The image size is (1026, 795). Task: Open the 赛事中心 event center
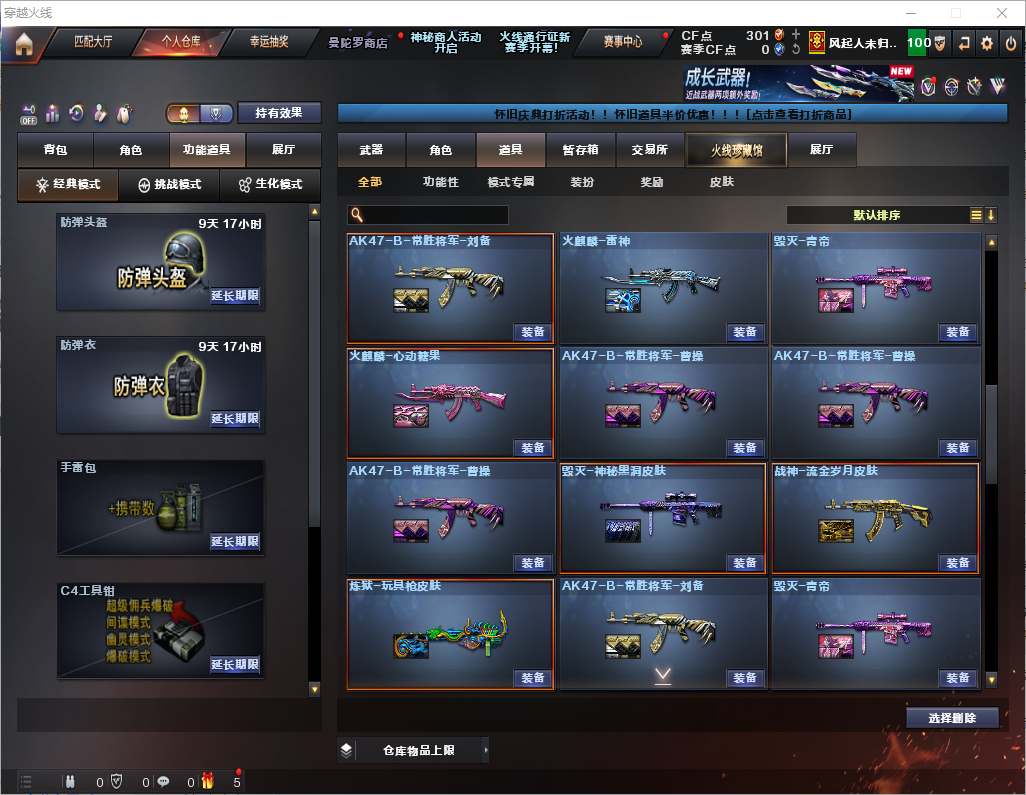coord(622,43)
